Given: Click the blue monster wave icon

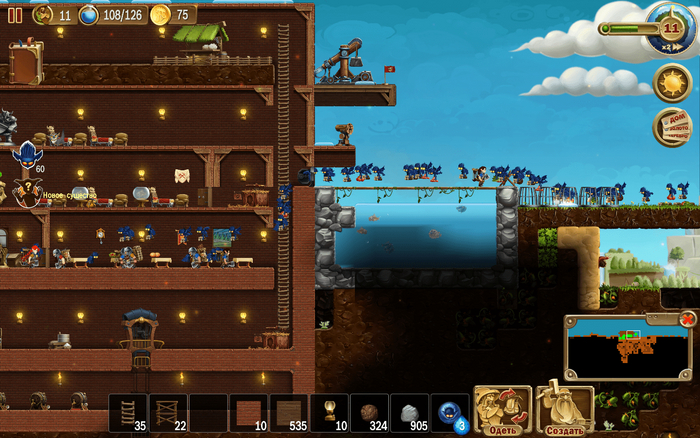Looking at the screenshot, I should [x=27, y=155].
